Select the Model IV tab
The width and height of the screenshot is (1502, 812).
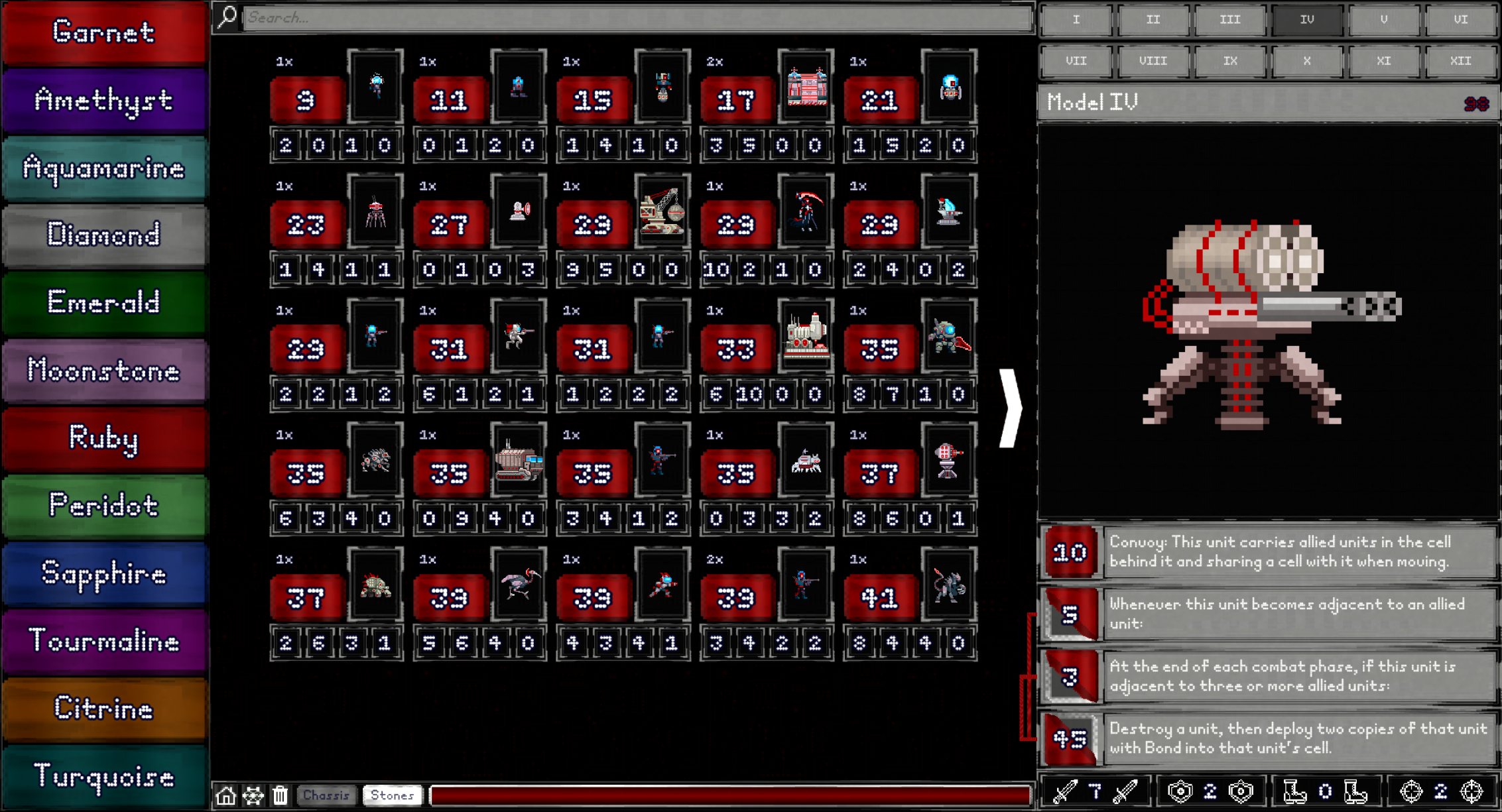pos(1306,20)
